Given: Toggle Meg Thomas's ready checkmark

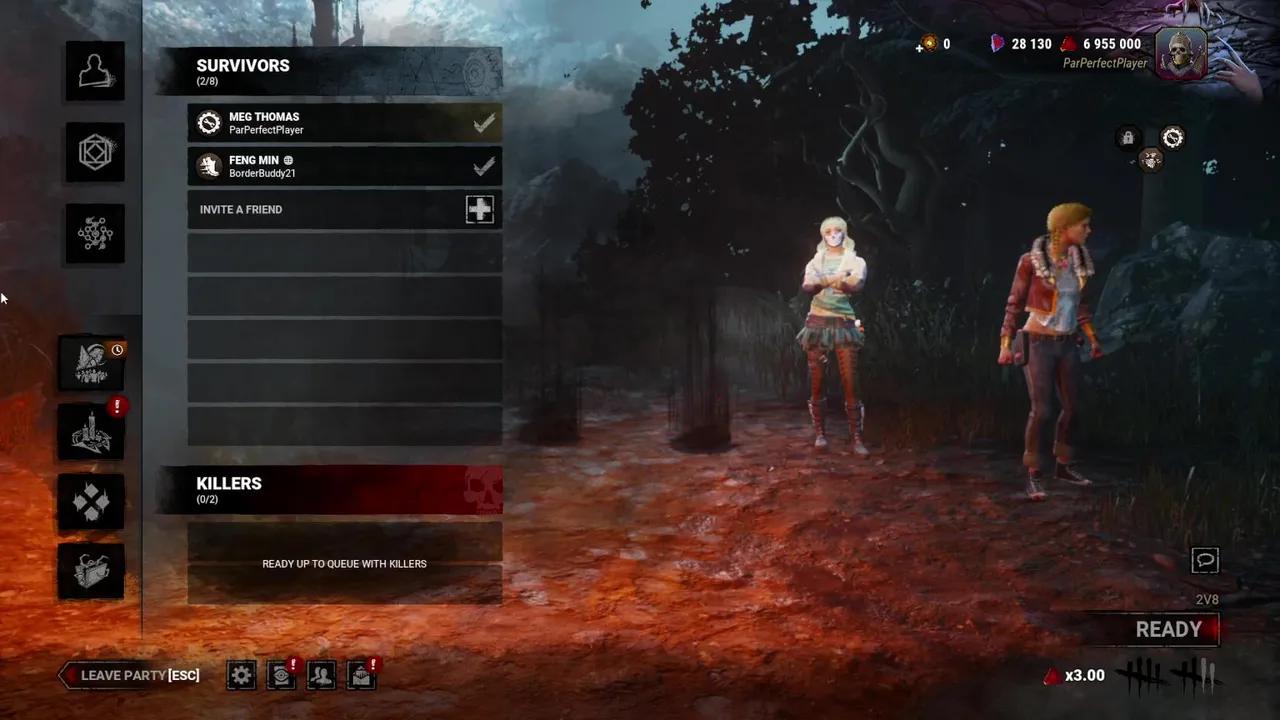Looking at the screenshot, I should tap(484, 122).
